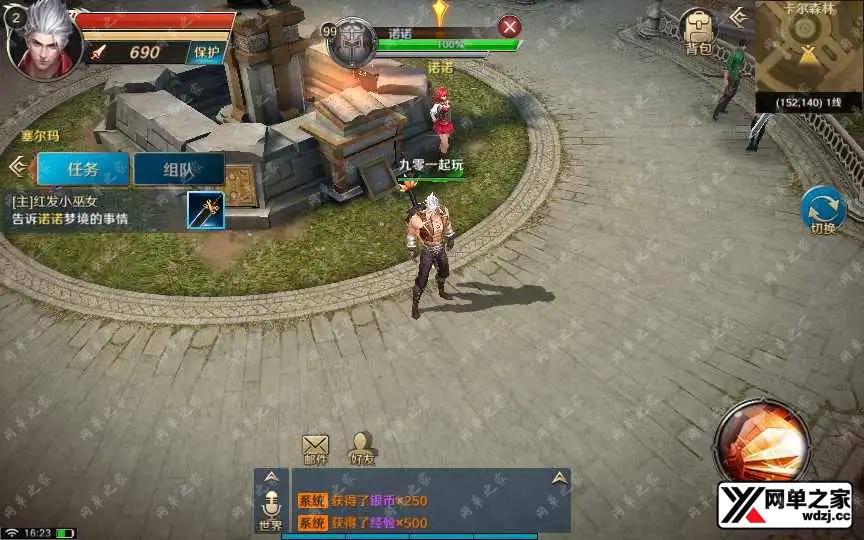Click the quest item torch icon
This screenshot has height=540, width=864.
pos(206,211)
